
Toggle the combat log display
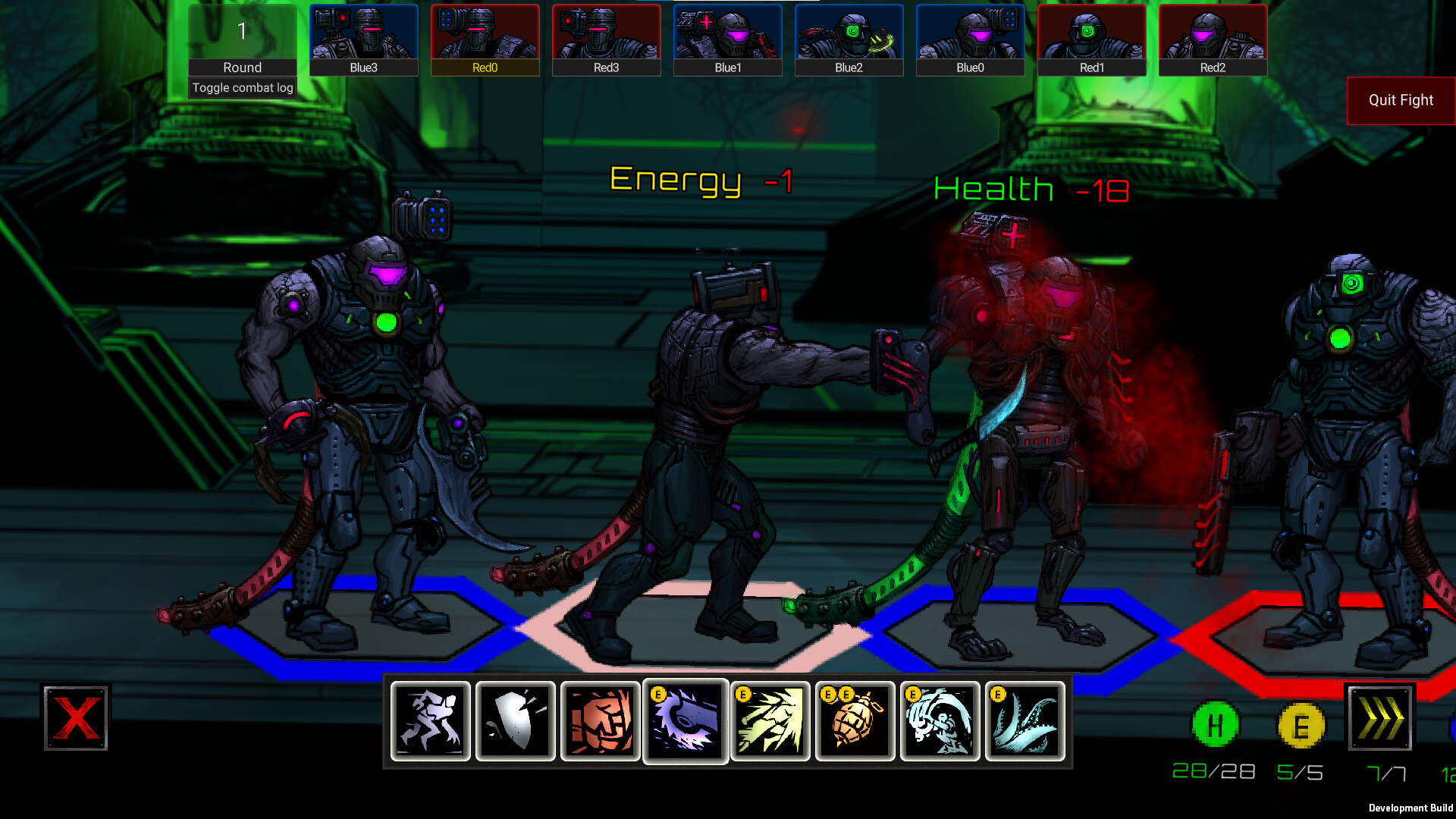point(242,87)
